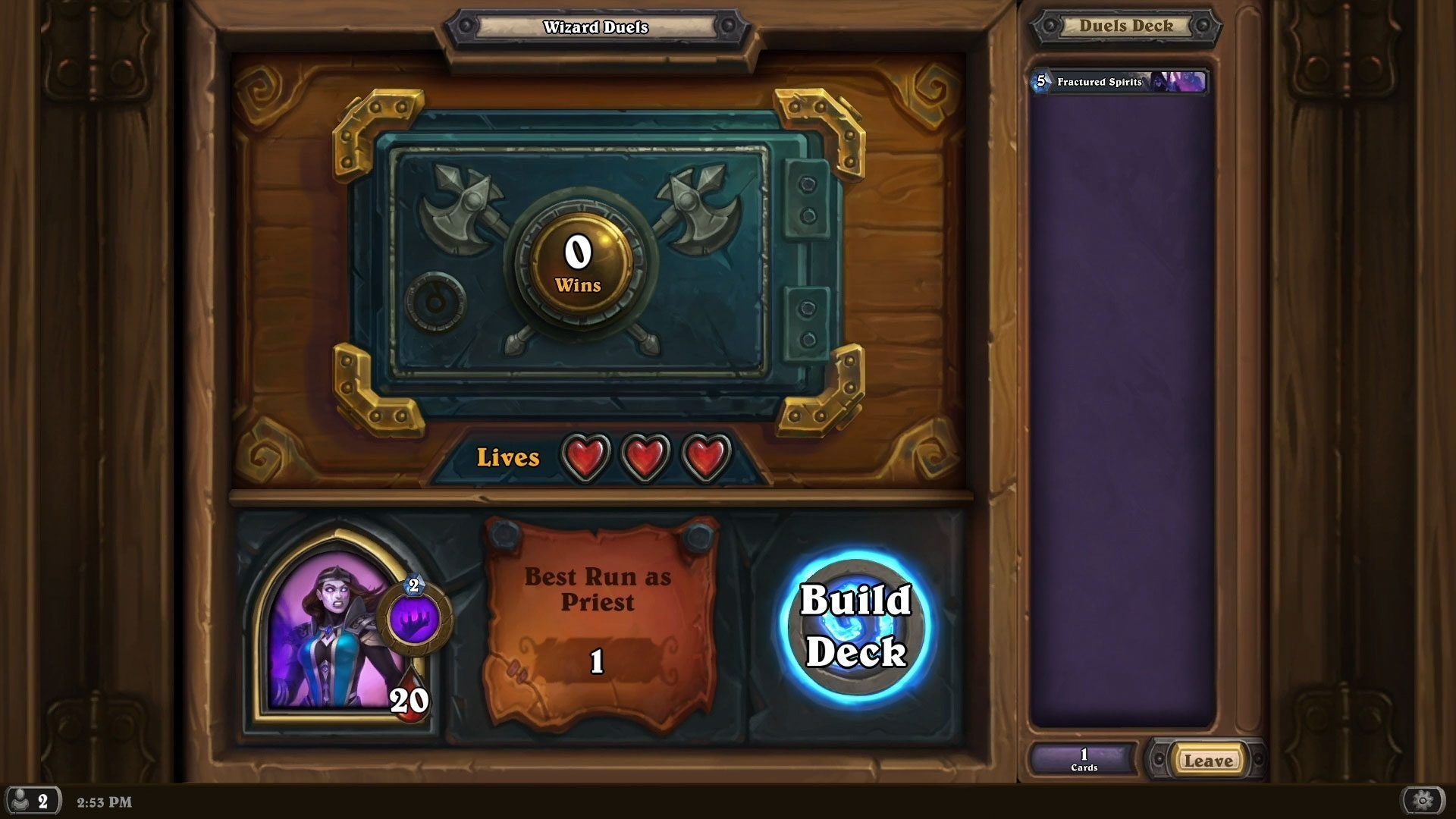Viewport: 1456px width, 819px height.
Task: Leave the Duels screen
Action: click(1208, 761)
